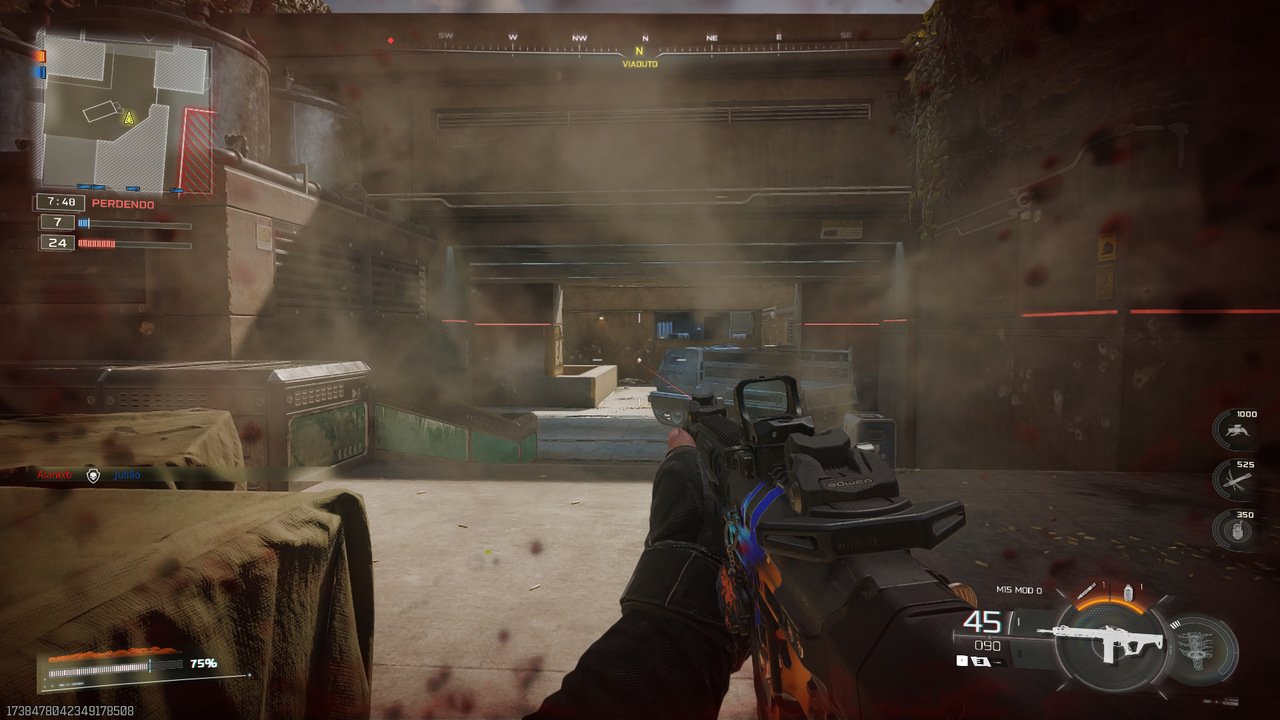
Task: Select the radio support call icon
Action: coord(1238,528)
